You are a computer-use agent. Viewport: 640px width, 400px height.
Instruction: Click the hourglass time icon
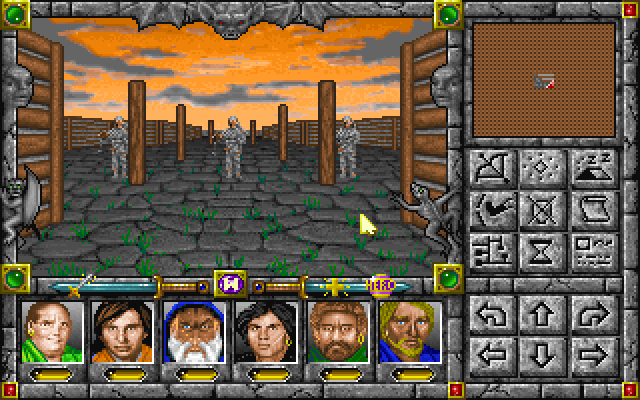[544, 250]
